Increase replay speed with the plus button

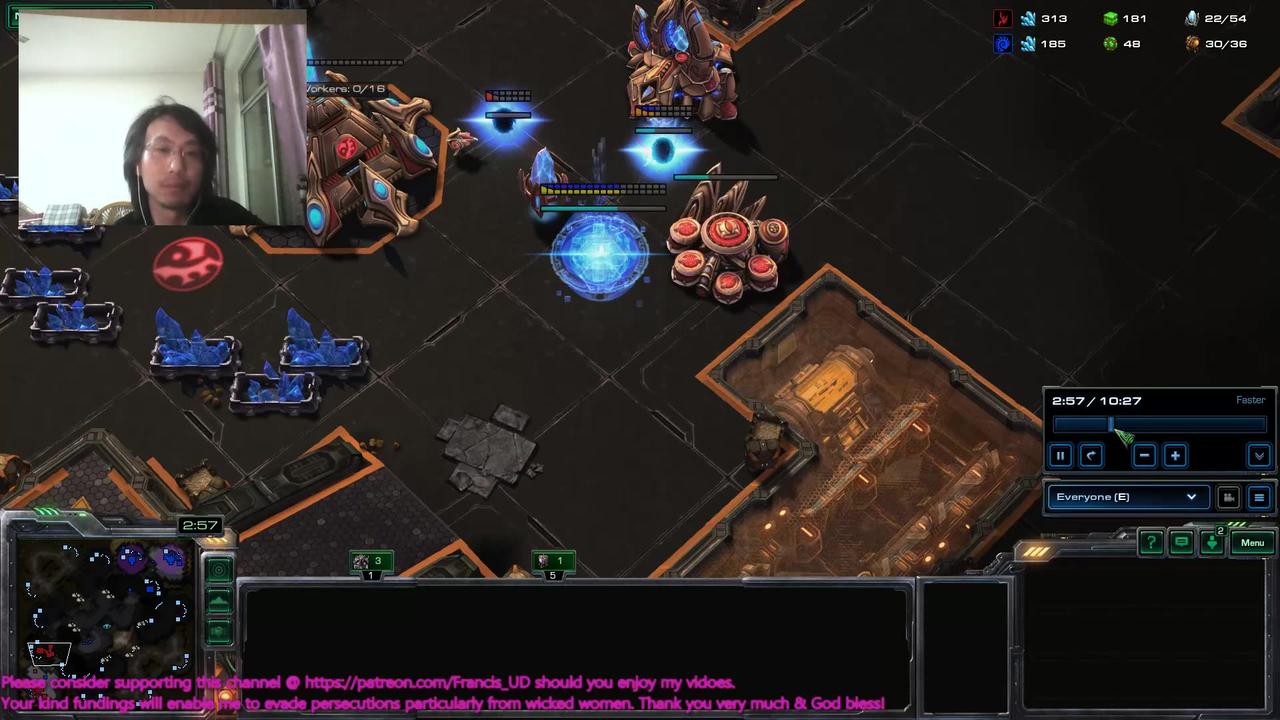(x=1174, y=454)
